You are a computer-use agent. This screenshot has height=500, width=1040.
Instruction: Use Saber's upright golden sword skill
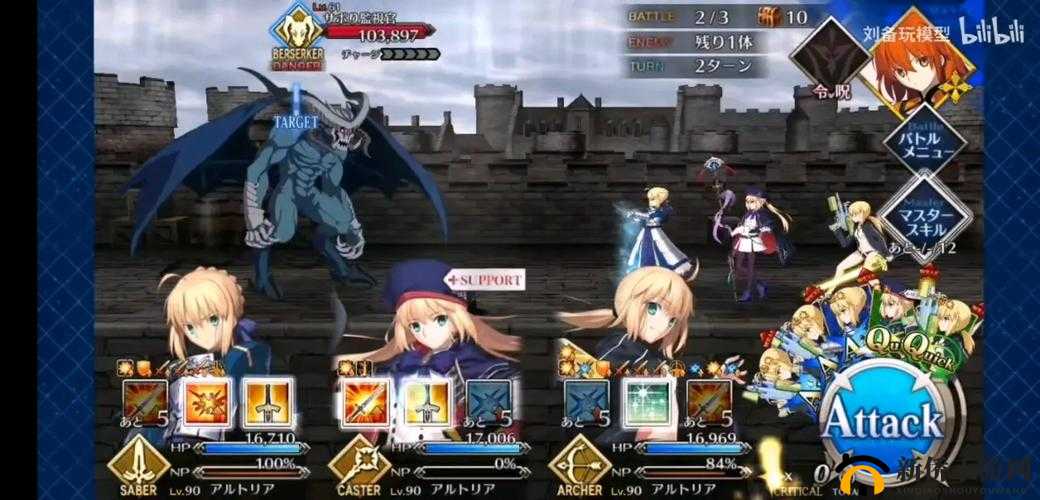click(268, 401)
